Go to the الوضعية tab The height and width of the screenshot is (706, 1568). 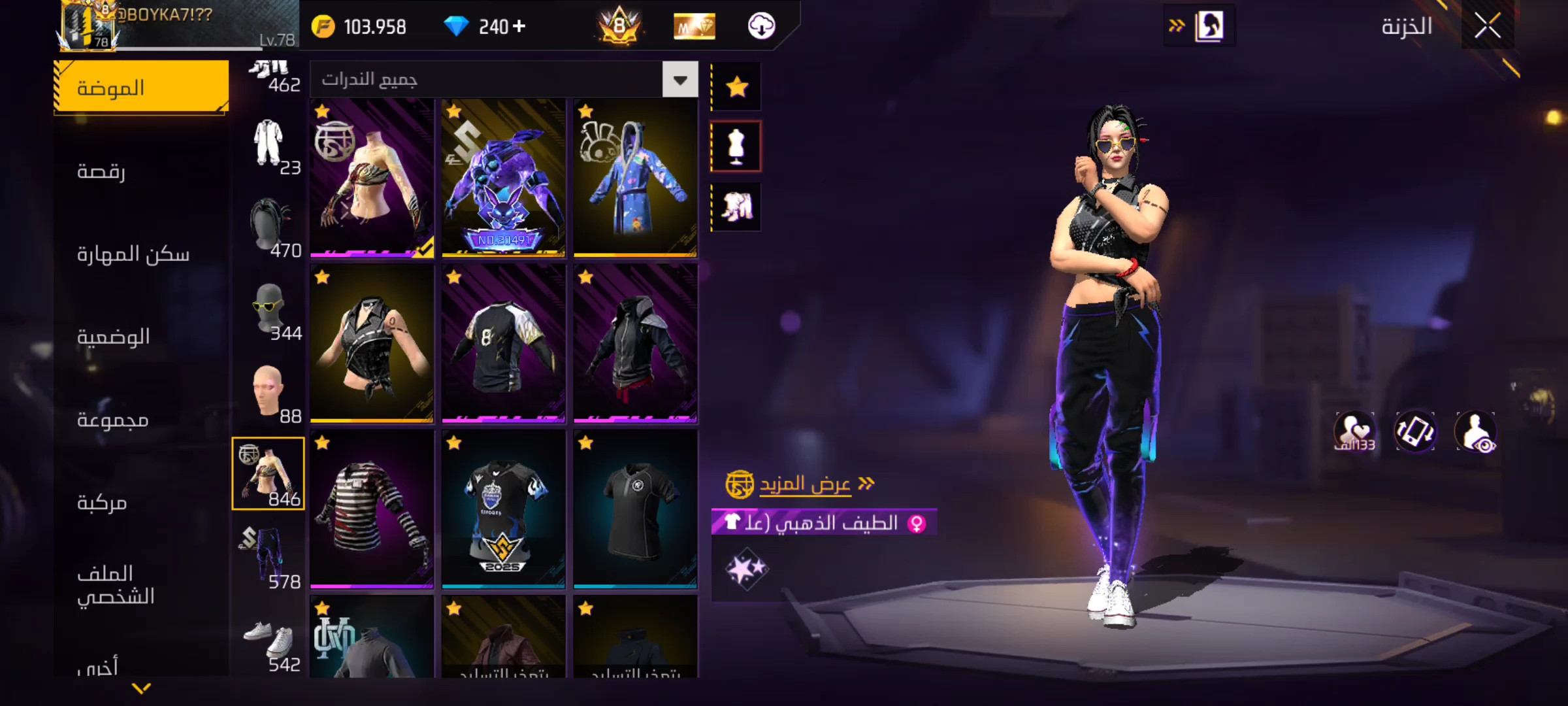[114, 337]
